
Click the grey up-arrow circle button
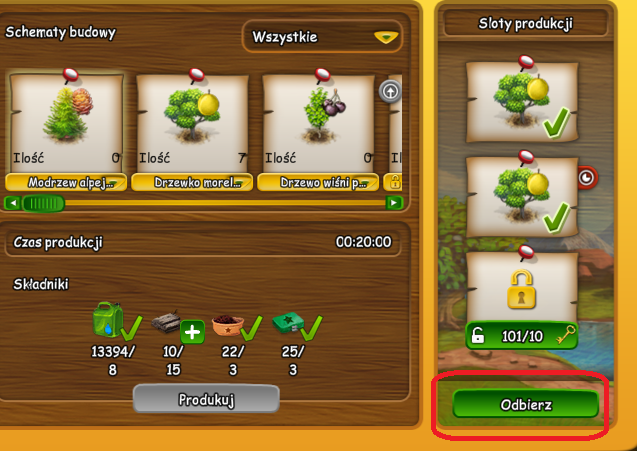(x=390, y=91)
